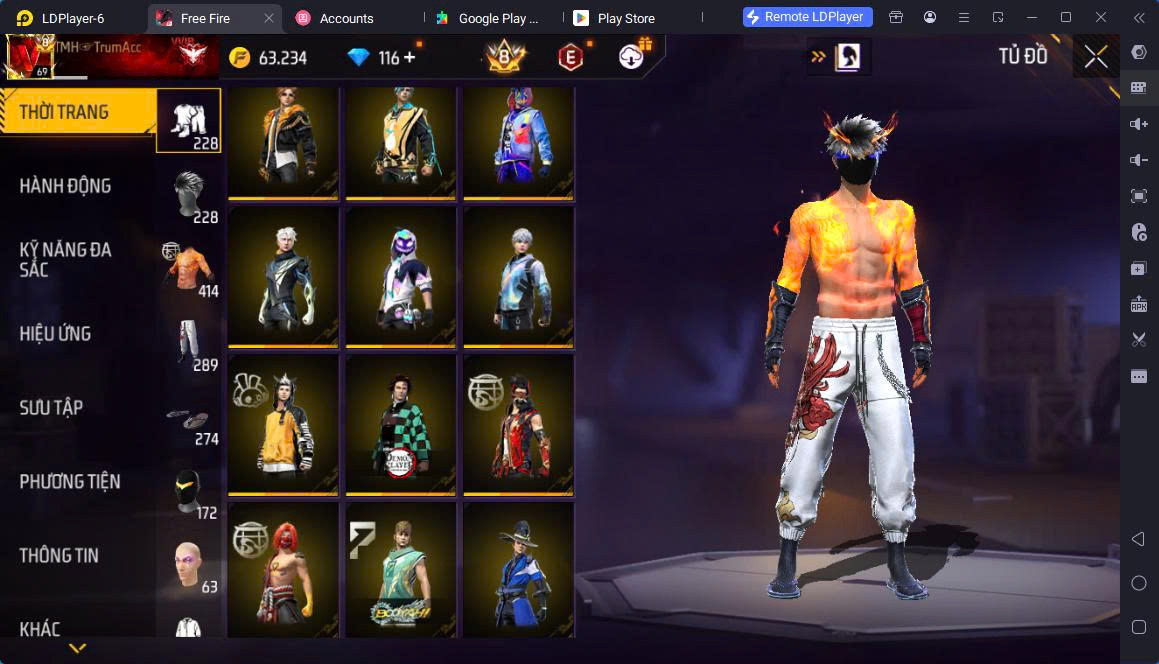Viewport: 1159px width, 664px height.
Task: Open the rank badge number 8 icon
Action: (x=505, y=58)
